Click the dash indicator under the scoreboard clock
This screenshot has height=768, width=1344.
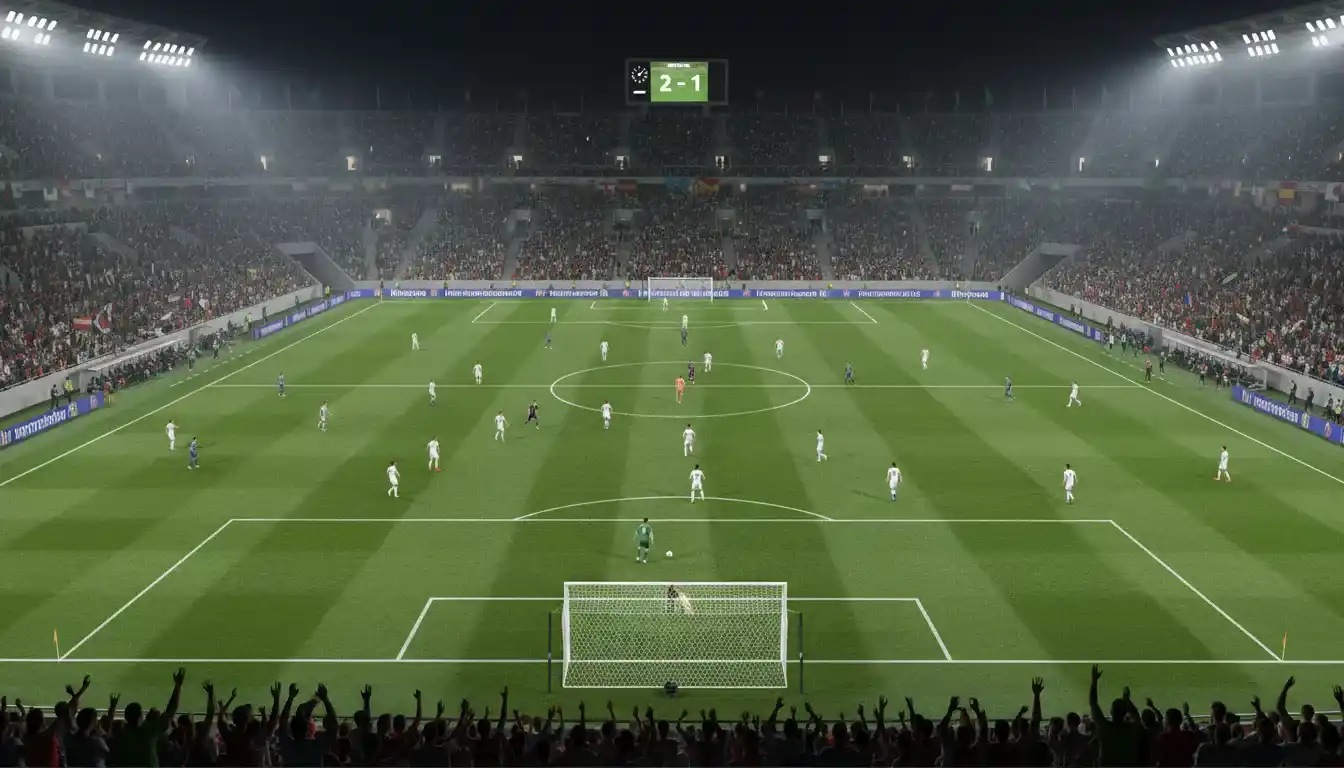tap(638, 93)
